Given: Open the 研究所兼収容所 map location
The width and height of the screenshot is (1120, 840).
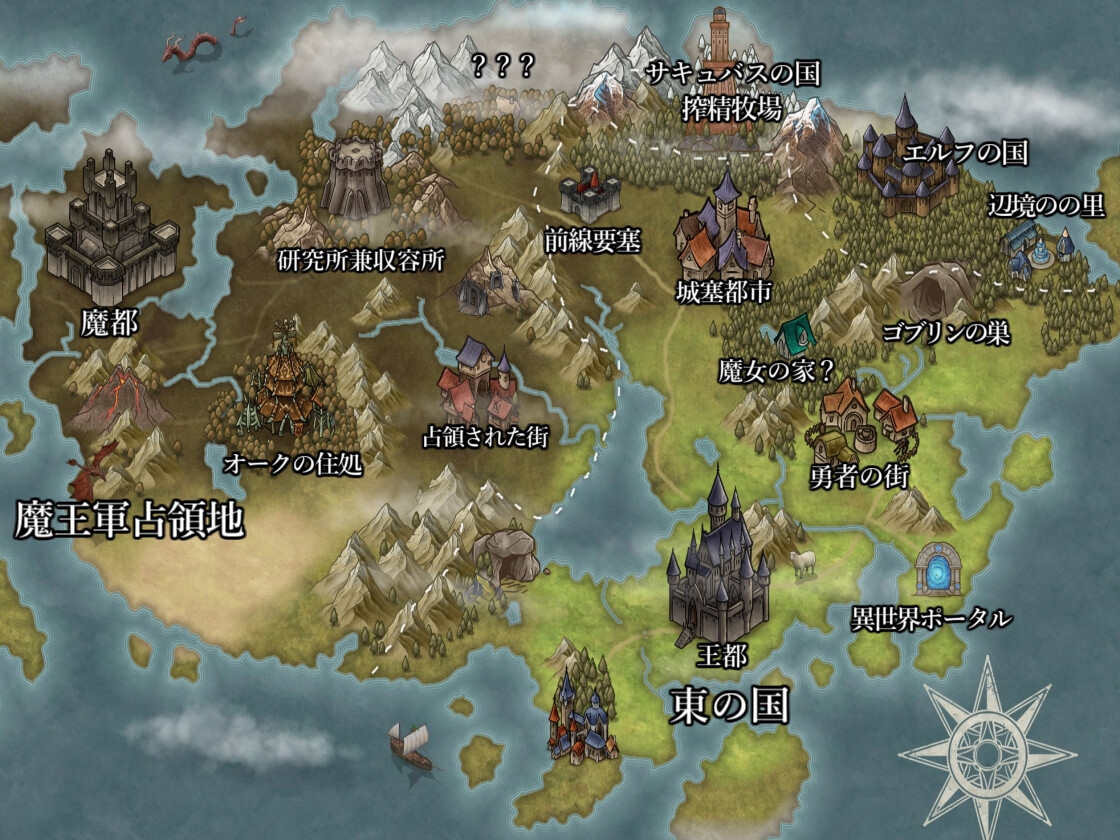Looking at the screenshot, I should click(355, 180).
